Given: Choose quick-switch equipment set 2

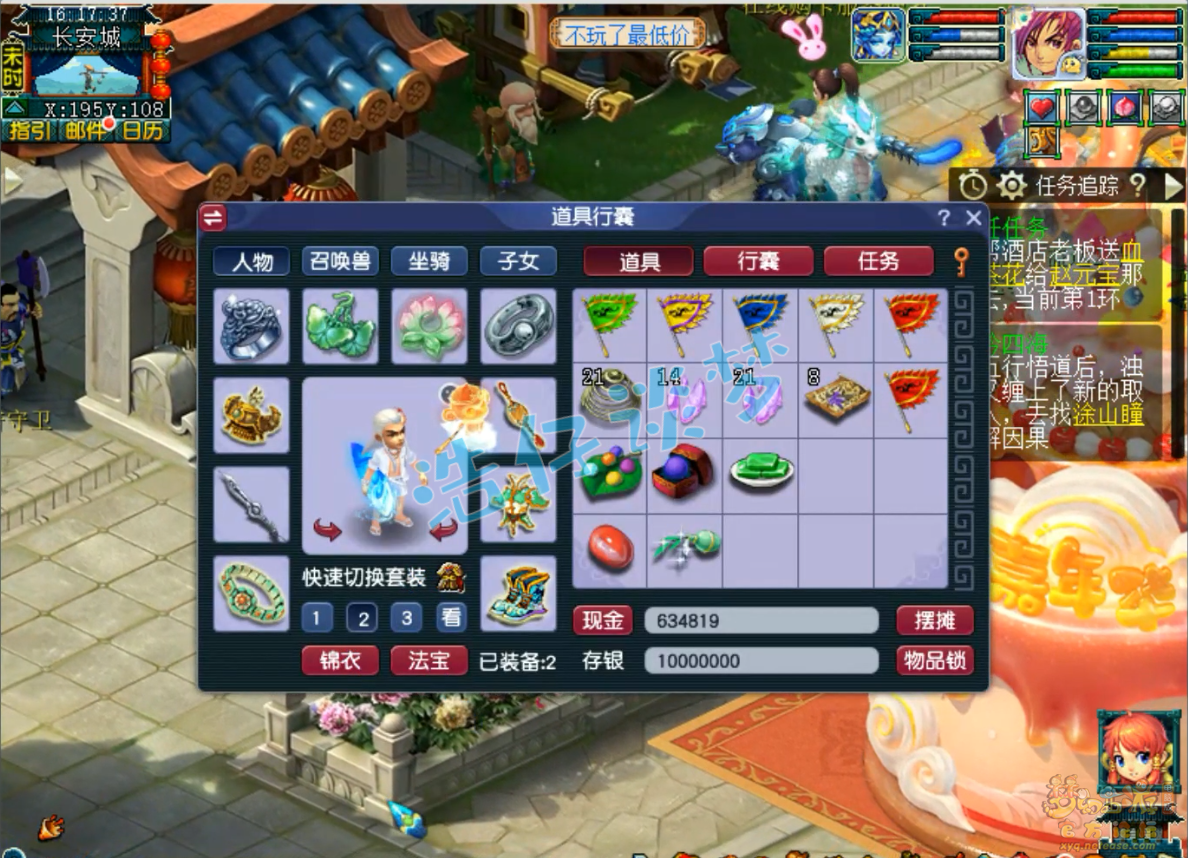Looking at the screenshot, I should pos(362,618).
